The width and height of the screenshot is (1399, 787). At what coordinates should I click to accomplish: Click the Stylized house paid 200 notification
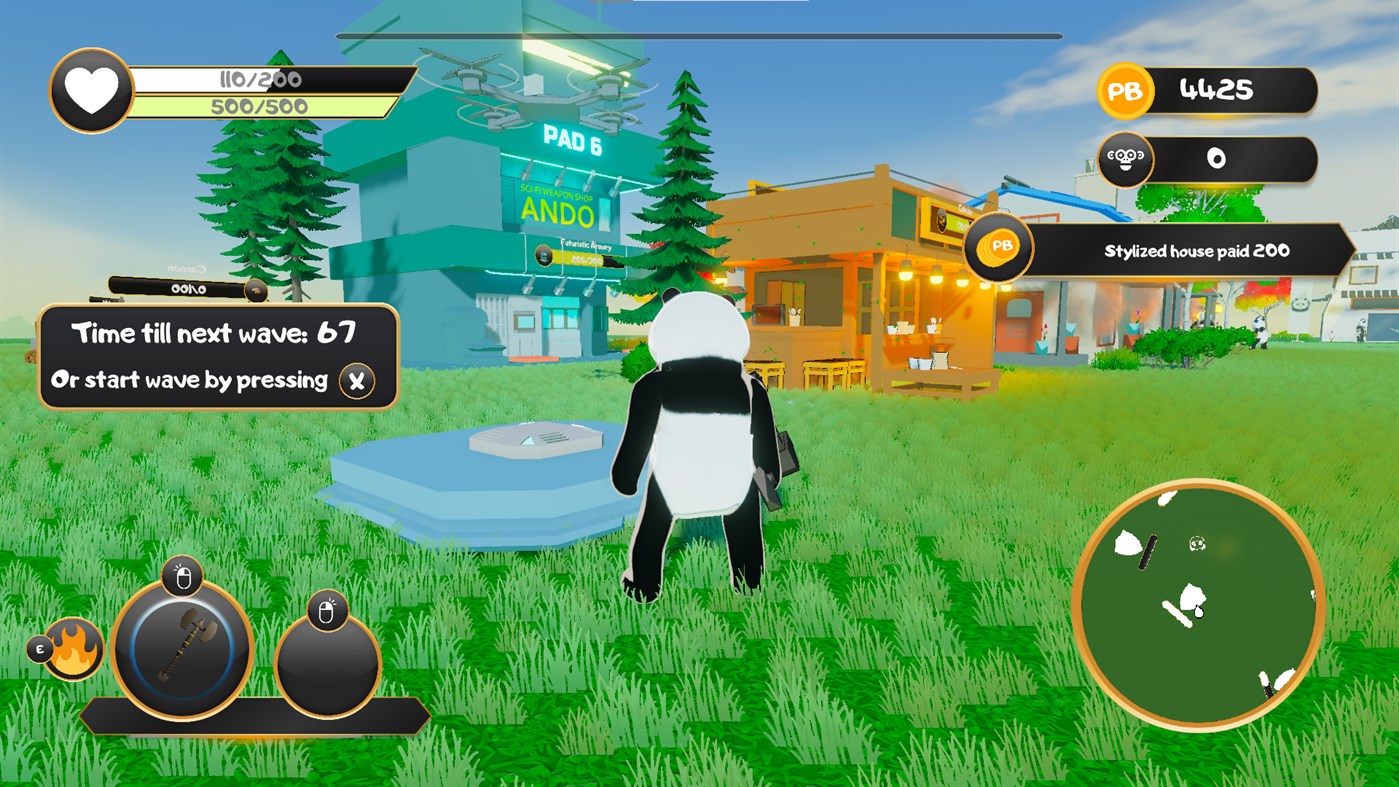point(1195,251)
